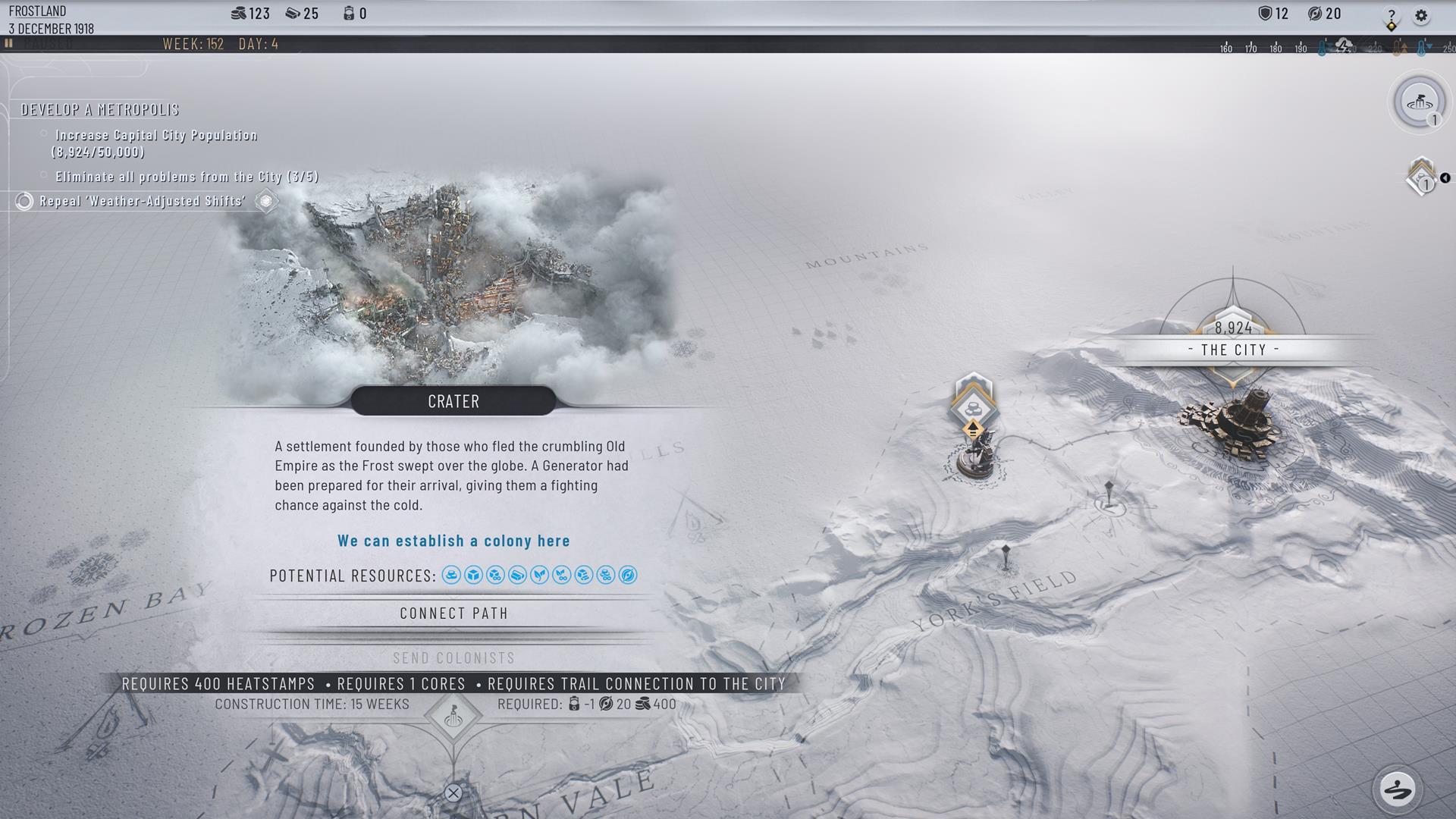
Task: Click the Develop a Metropolis objective header
Action: tap(100, 110)
